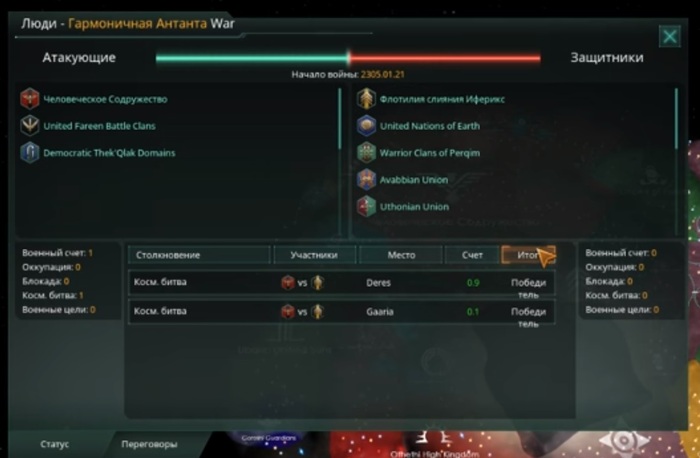Sort battles by Счет column
700x458 pixels.
point(472,255)
